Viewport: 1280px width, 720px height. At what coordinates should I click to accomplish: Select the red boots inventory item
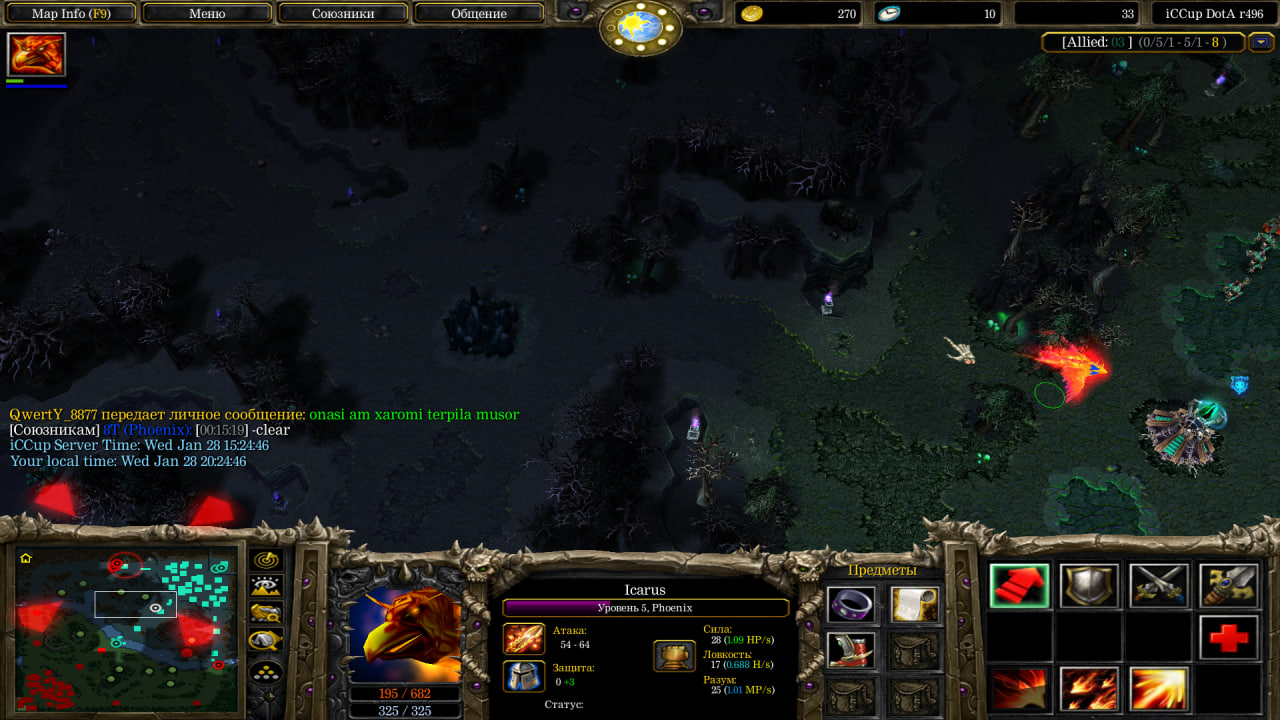pos(850,650)
